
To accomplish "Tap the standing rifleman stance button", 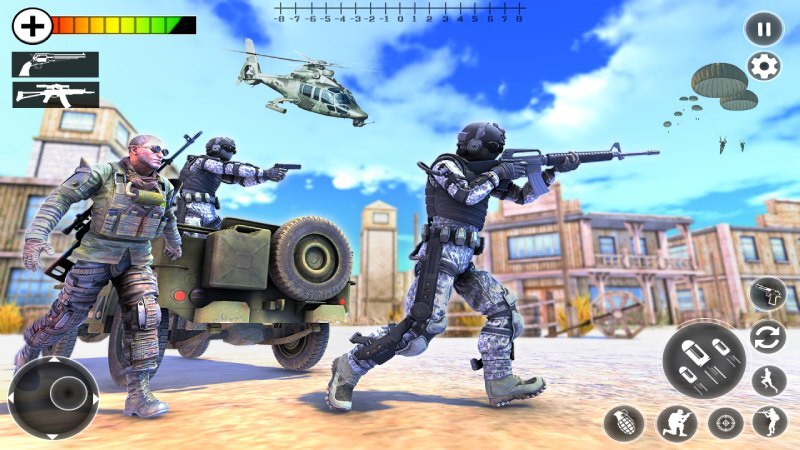I will tap(770, 422).
